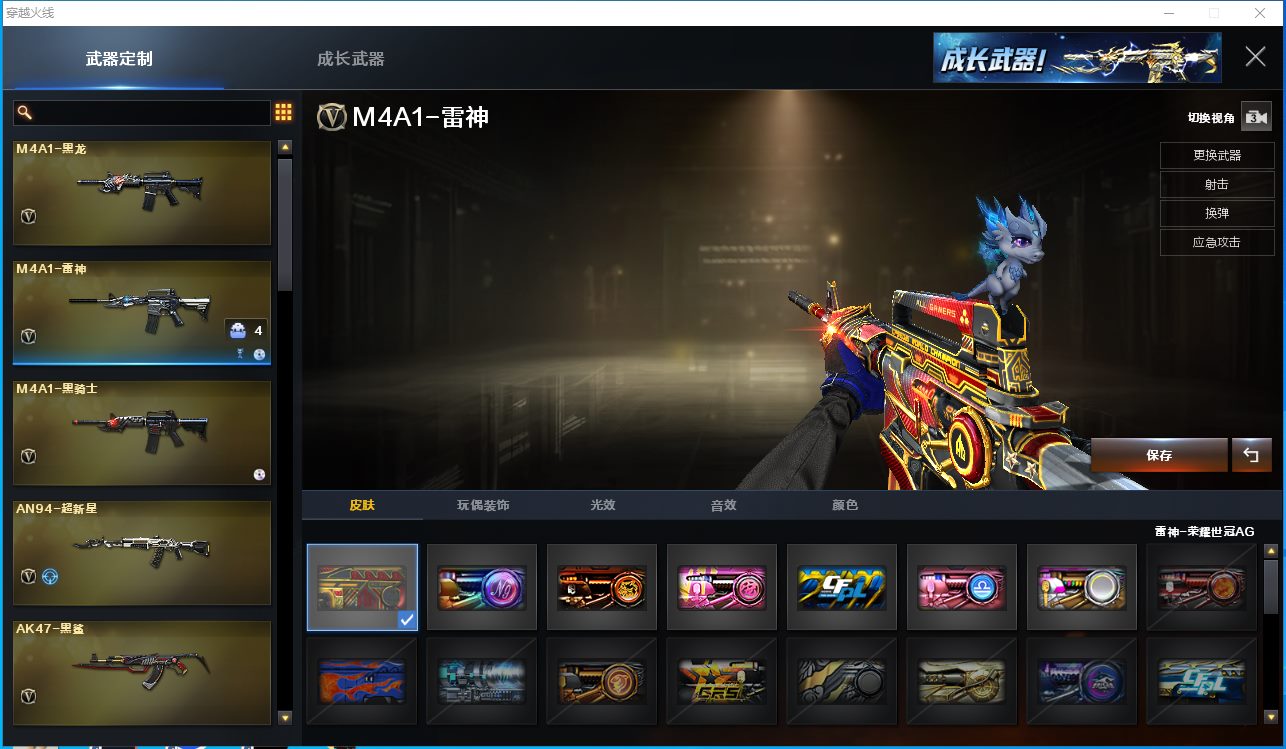Open the 玩偶装饰 tab
The width and height of the screenshot is (1286, 749).
tap(483, 505)
